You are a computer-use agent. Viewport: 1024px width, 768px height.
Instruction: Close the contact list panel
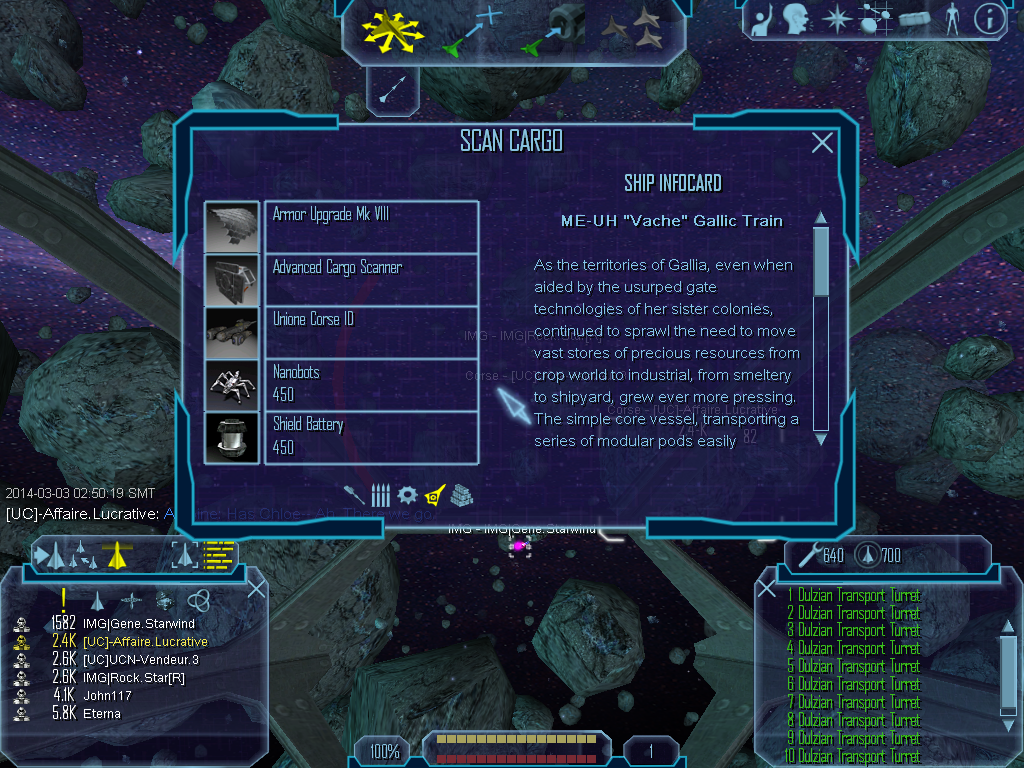point(256,589)
